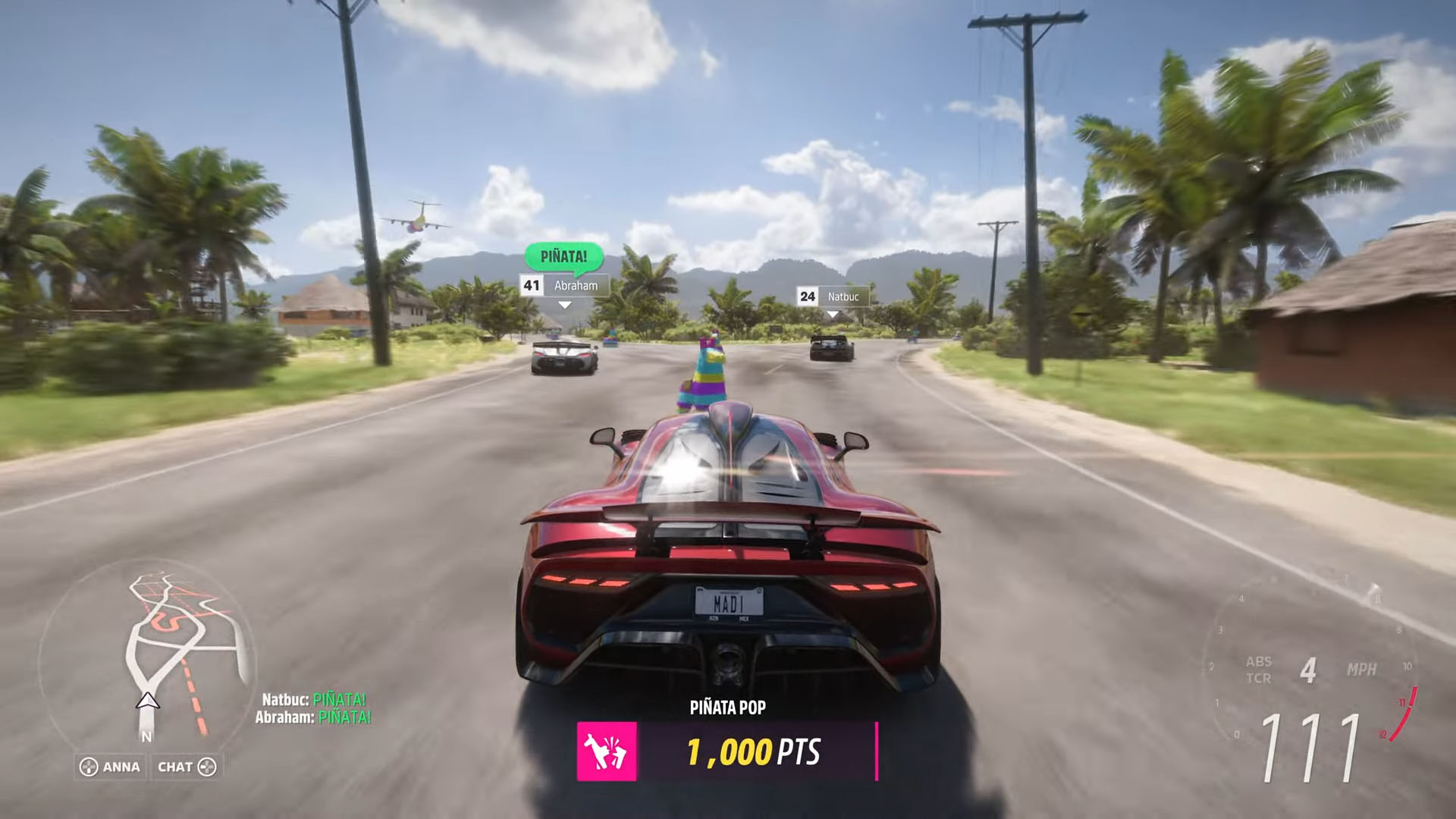
Task: Click the green PIÑATA! speech bubble
Action: pos(563,256)
